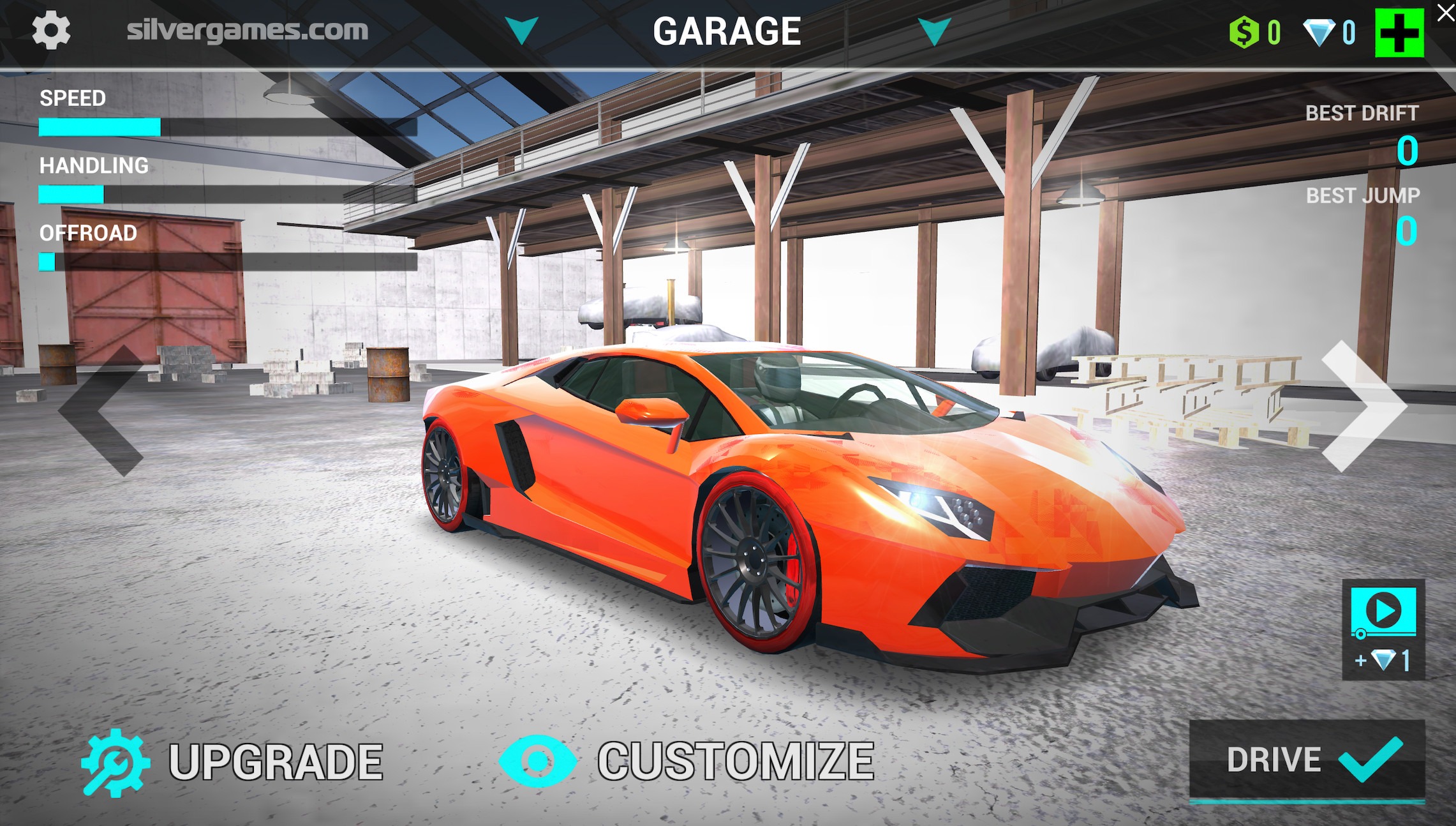Watch the video ad for a diamond
1456x826 pixels.
pos(1383,629)
